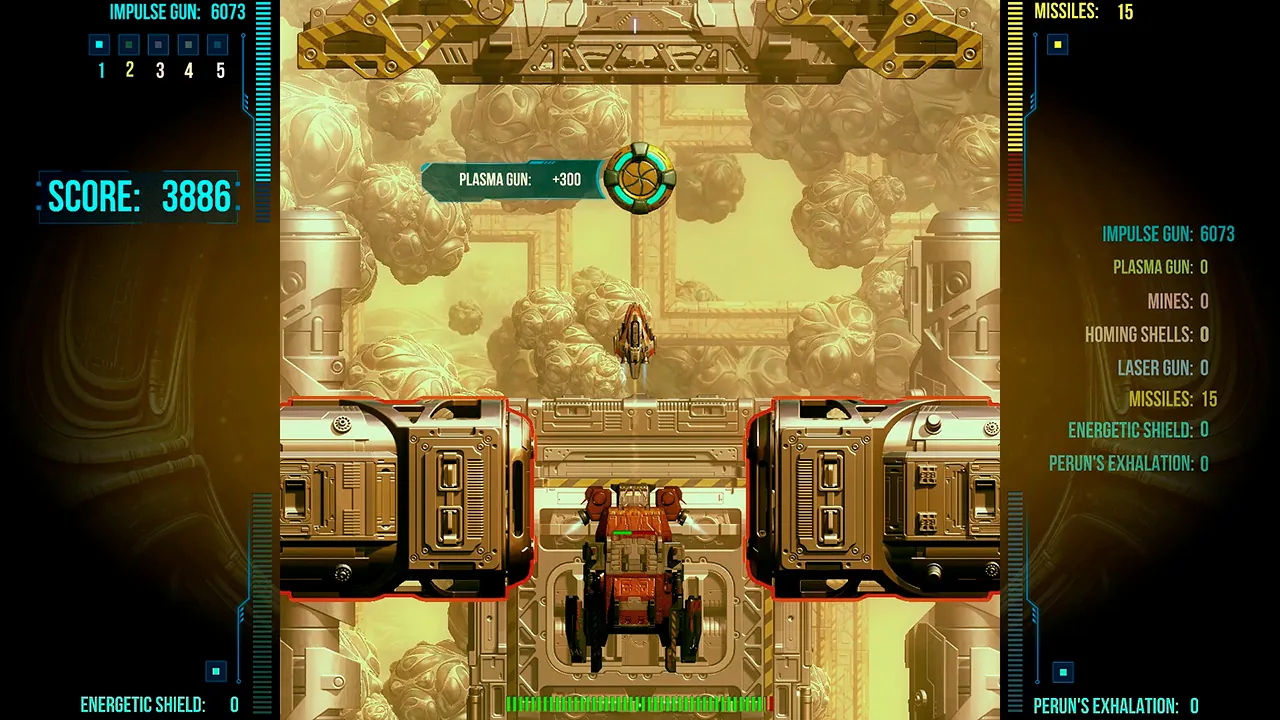Select weapon slot 4 icon

click(187, 44)
